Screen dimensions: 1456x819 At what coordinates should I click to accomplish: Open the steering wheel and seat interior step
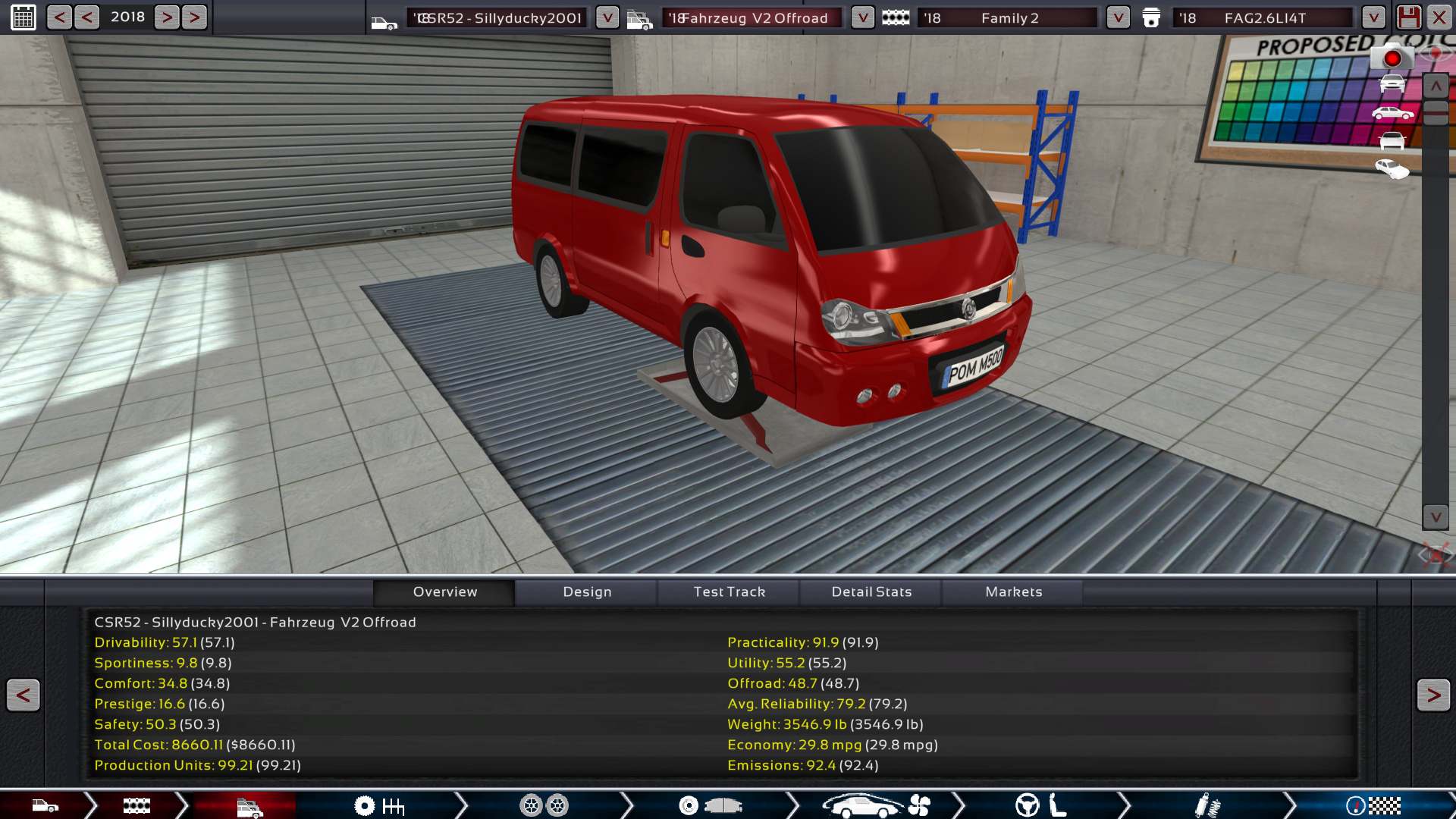click(1040, 805)
